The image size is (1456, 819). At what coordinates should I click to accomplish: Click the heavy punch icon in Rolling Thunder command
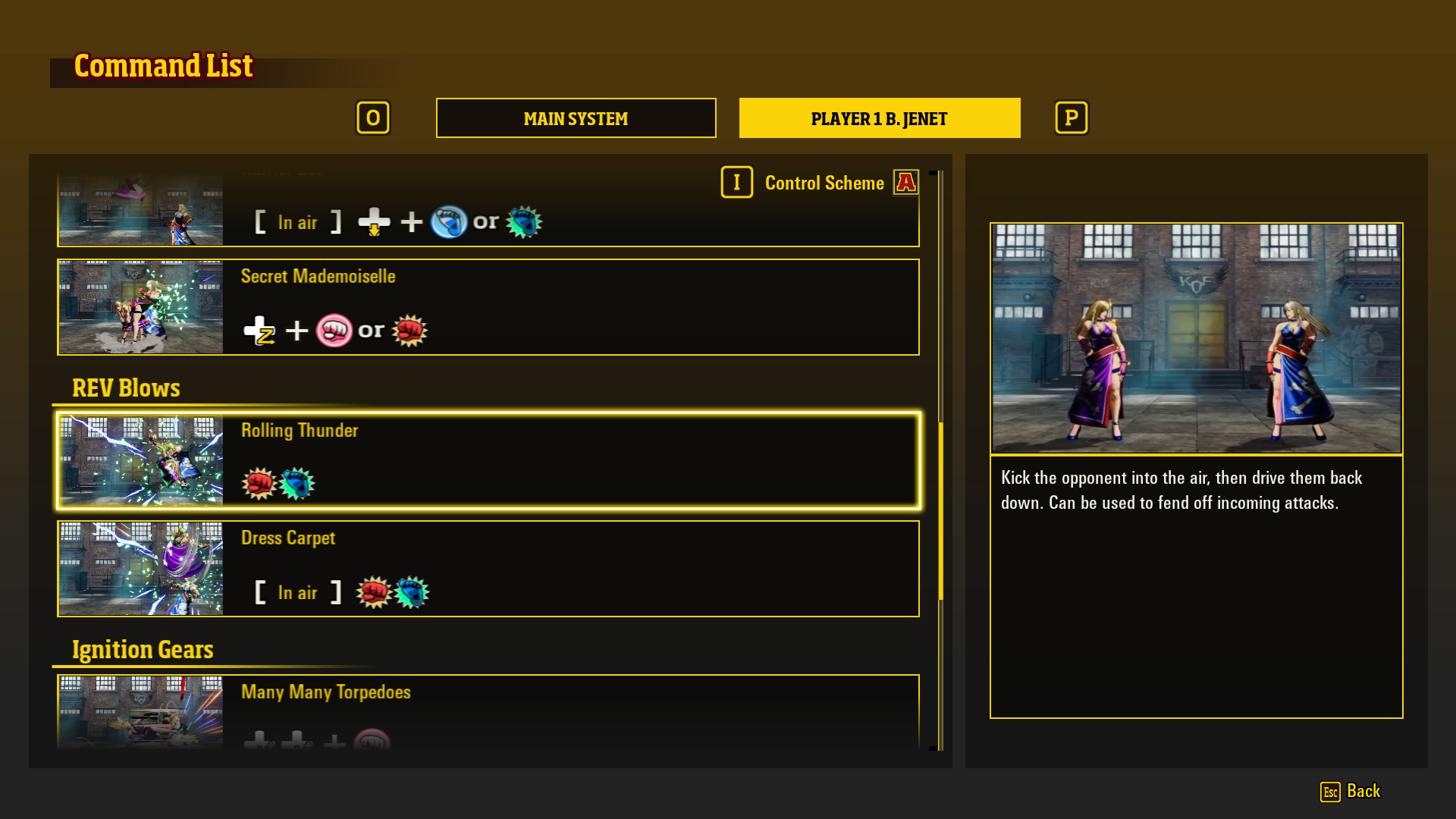point(259,483)
